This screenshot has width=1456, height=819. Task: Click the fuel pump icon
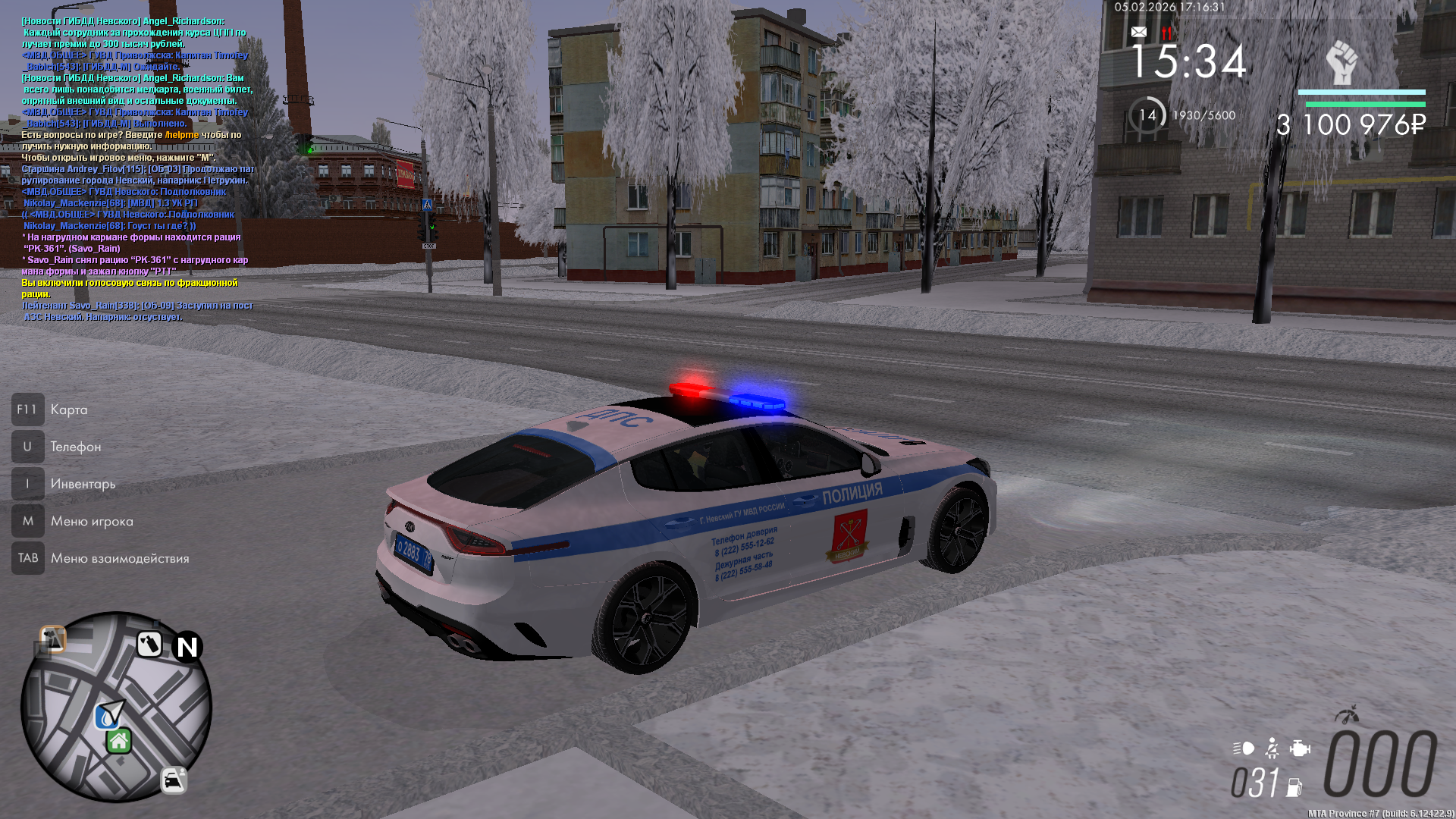1294,788
